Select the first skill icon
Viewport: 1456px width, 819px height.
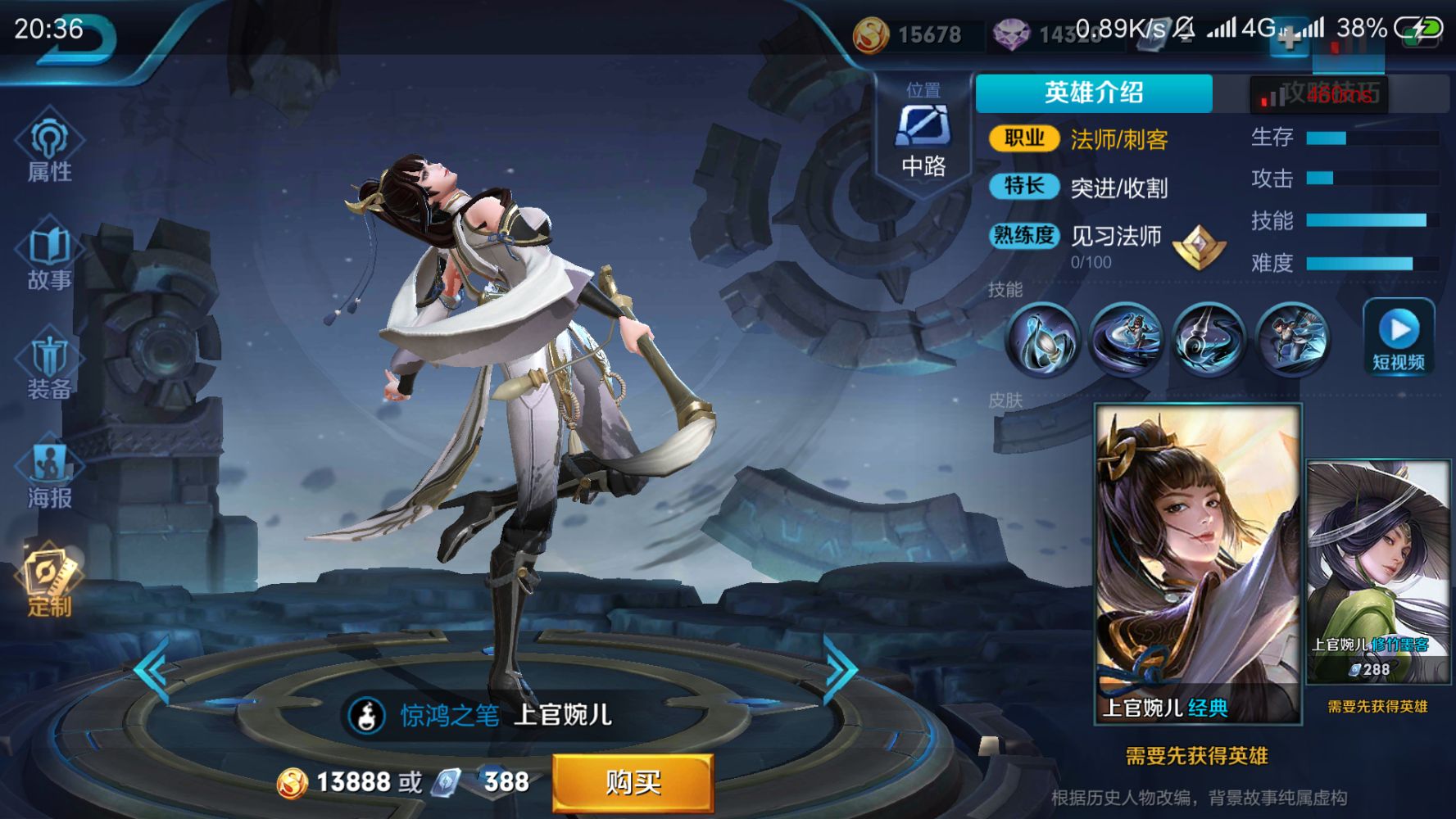click(x=1042, y=337)
